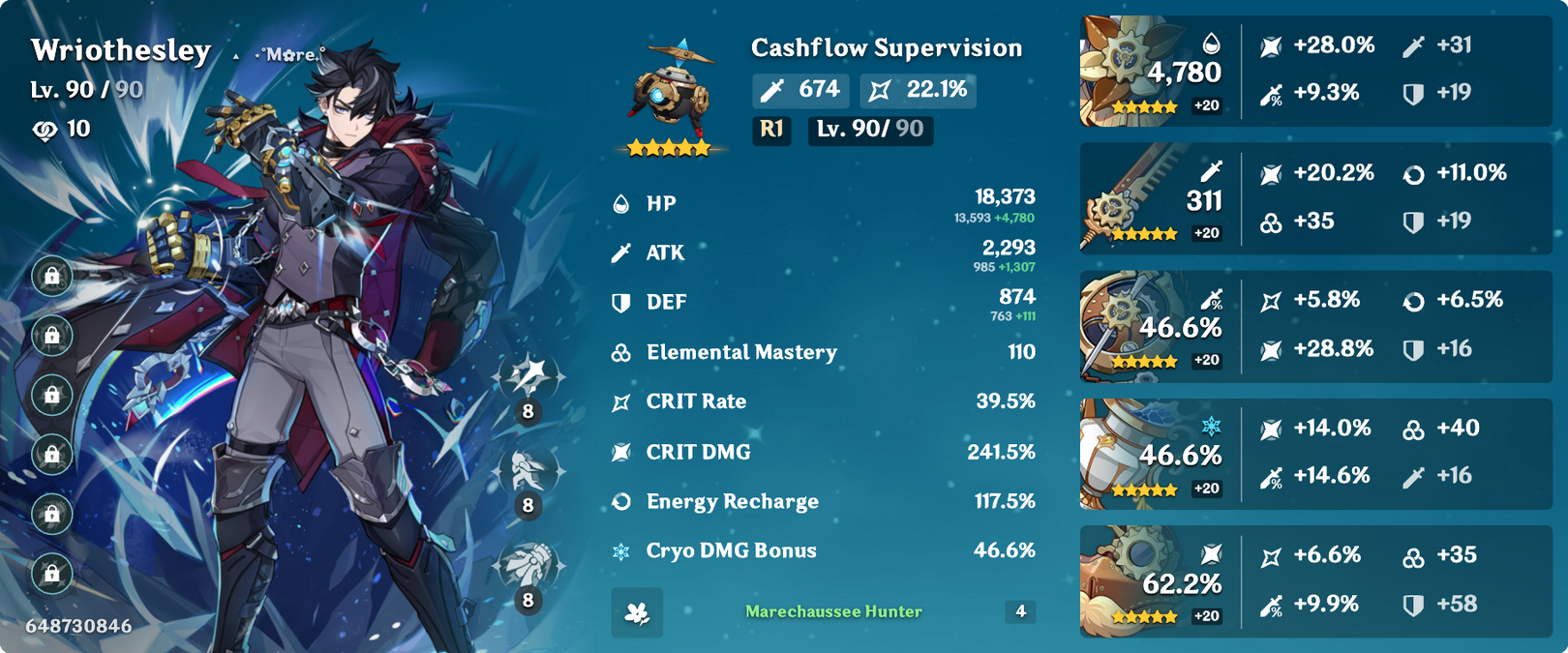Show the friendship level 10 indicator

62,129
